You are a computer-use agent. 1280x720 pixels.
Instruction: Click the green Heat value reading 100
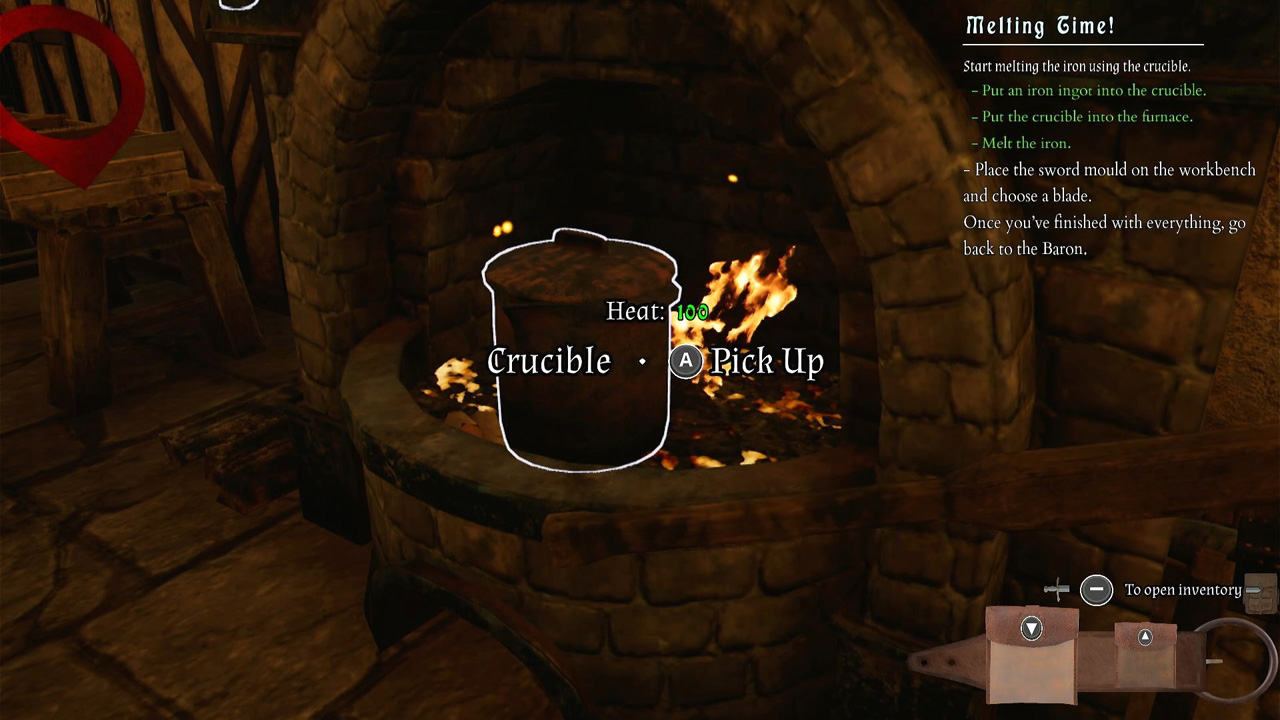click(x=692, y=311)
